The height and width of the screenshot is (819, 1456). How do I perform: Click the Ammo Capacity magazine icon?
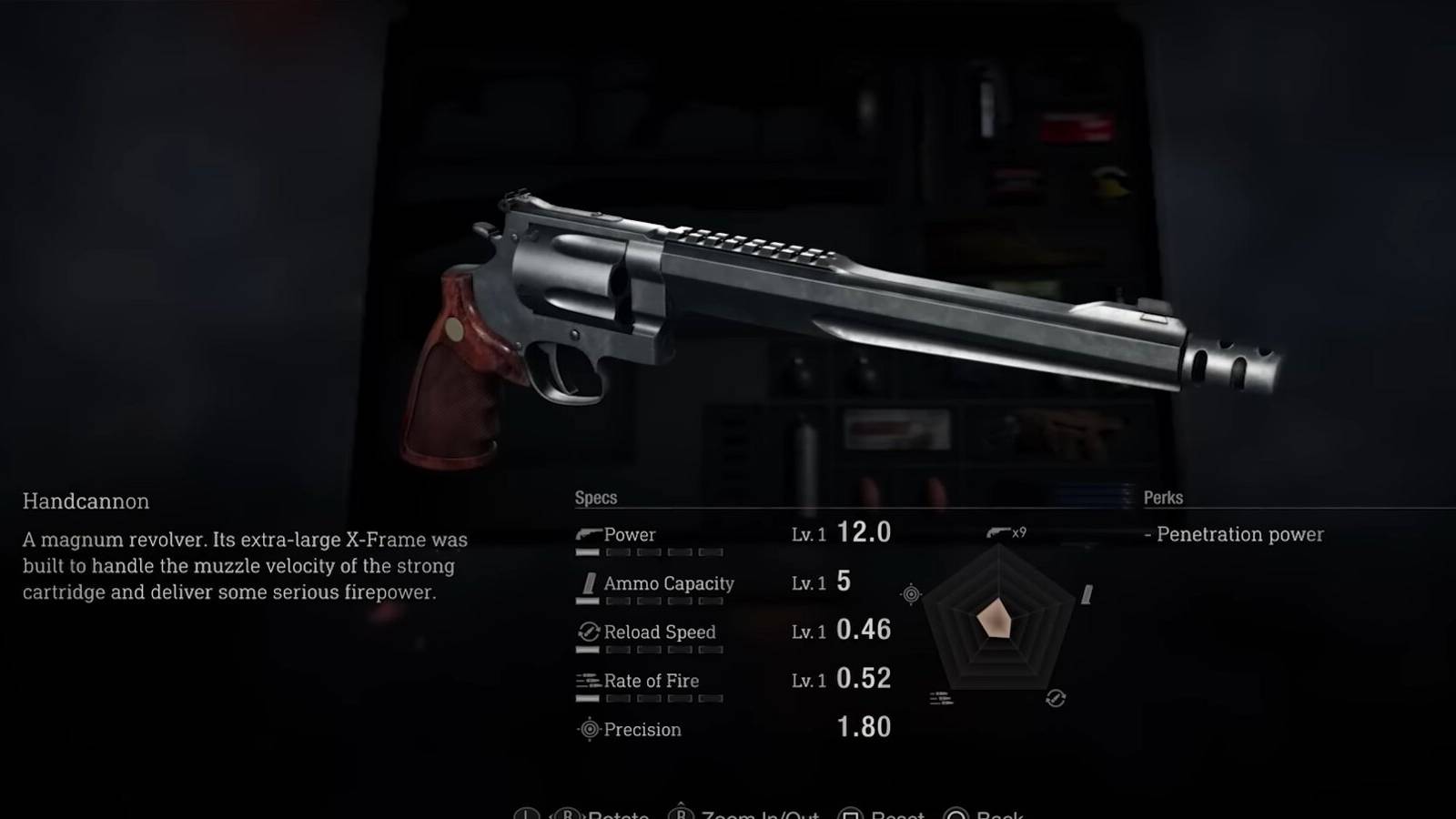[x=590, y=582]
